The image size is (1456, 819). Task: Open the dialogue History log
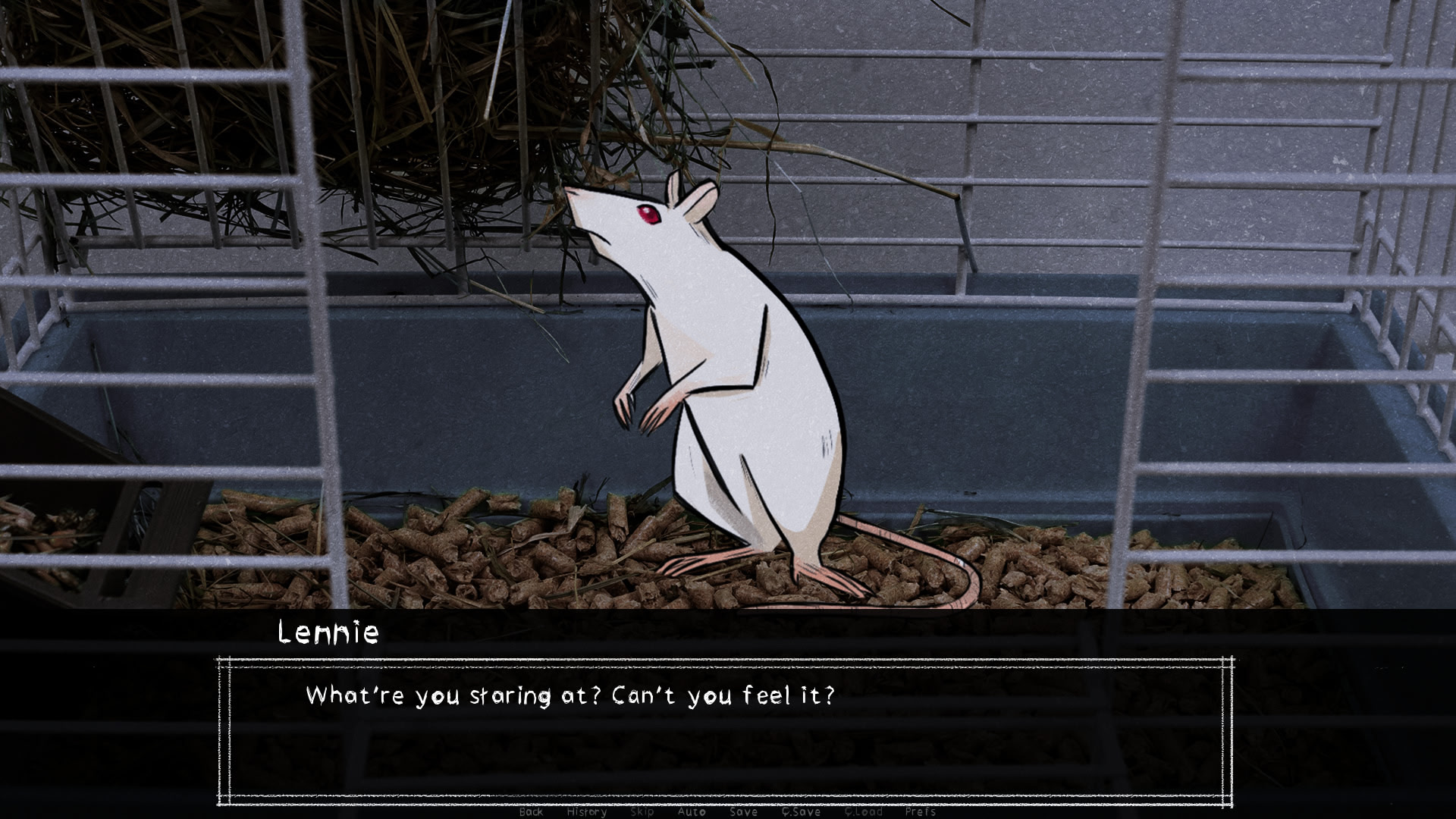coord(587,811)
